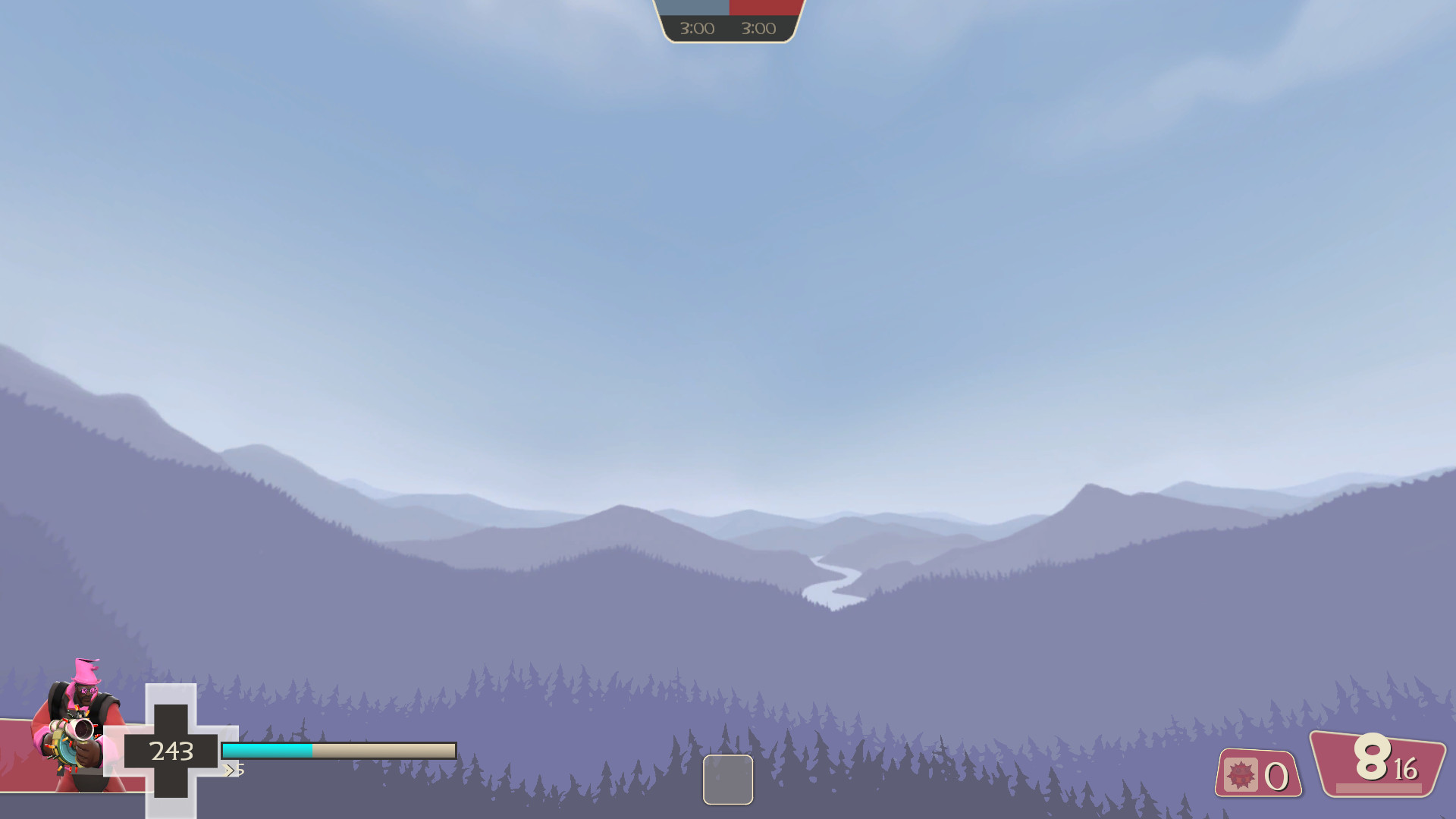Click the teal charge meter bar
This screenshot has width=1456, height=819.
pos(265,752)
